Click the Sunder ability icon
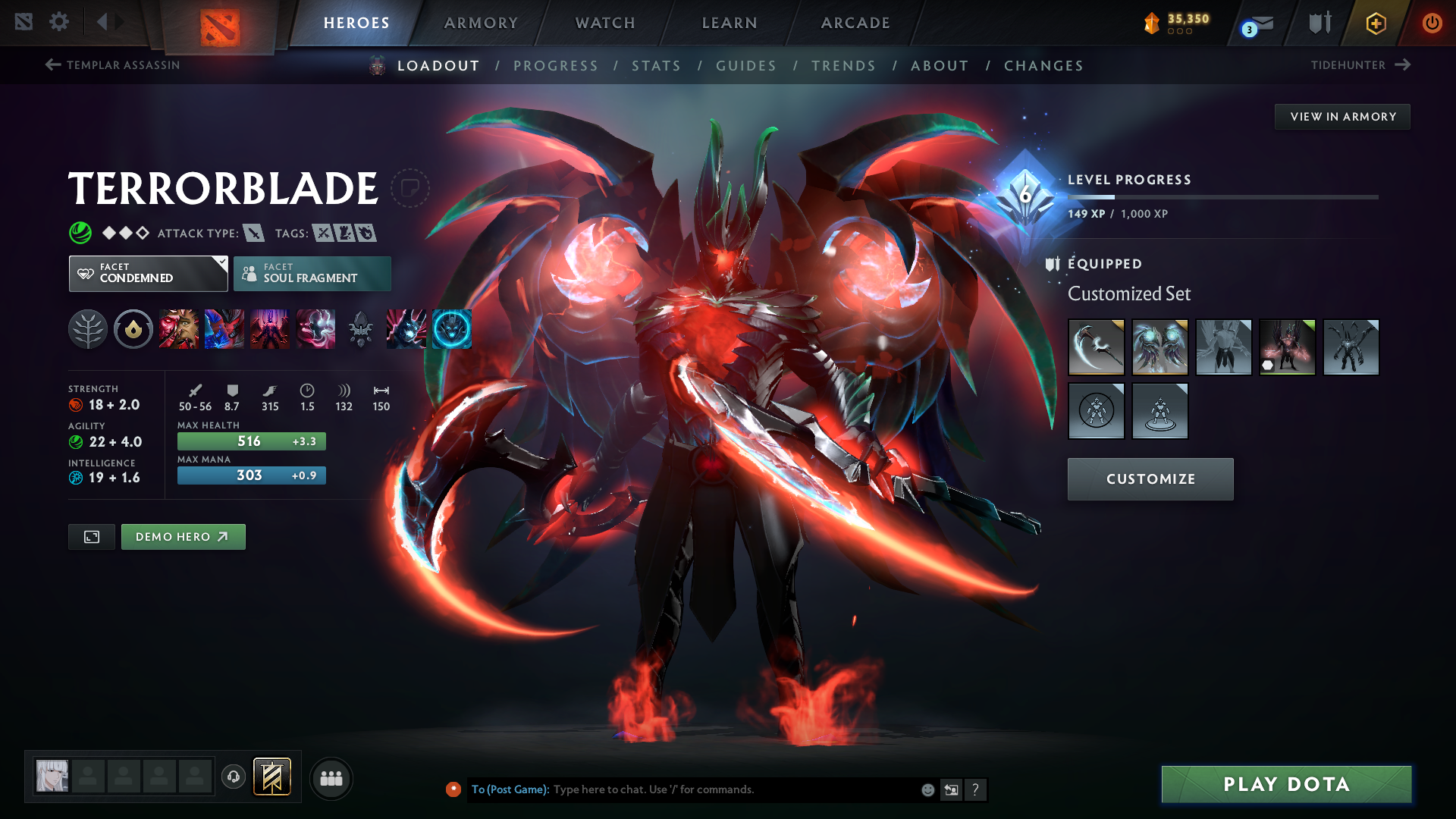The height and width of the screenshot is (819, 1456). (315, 329)
